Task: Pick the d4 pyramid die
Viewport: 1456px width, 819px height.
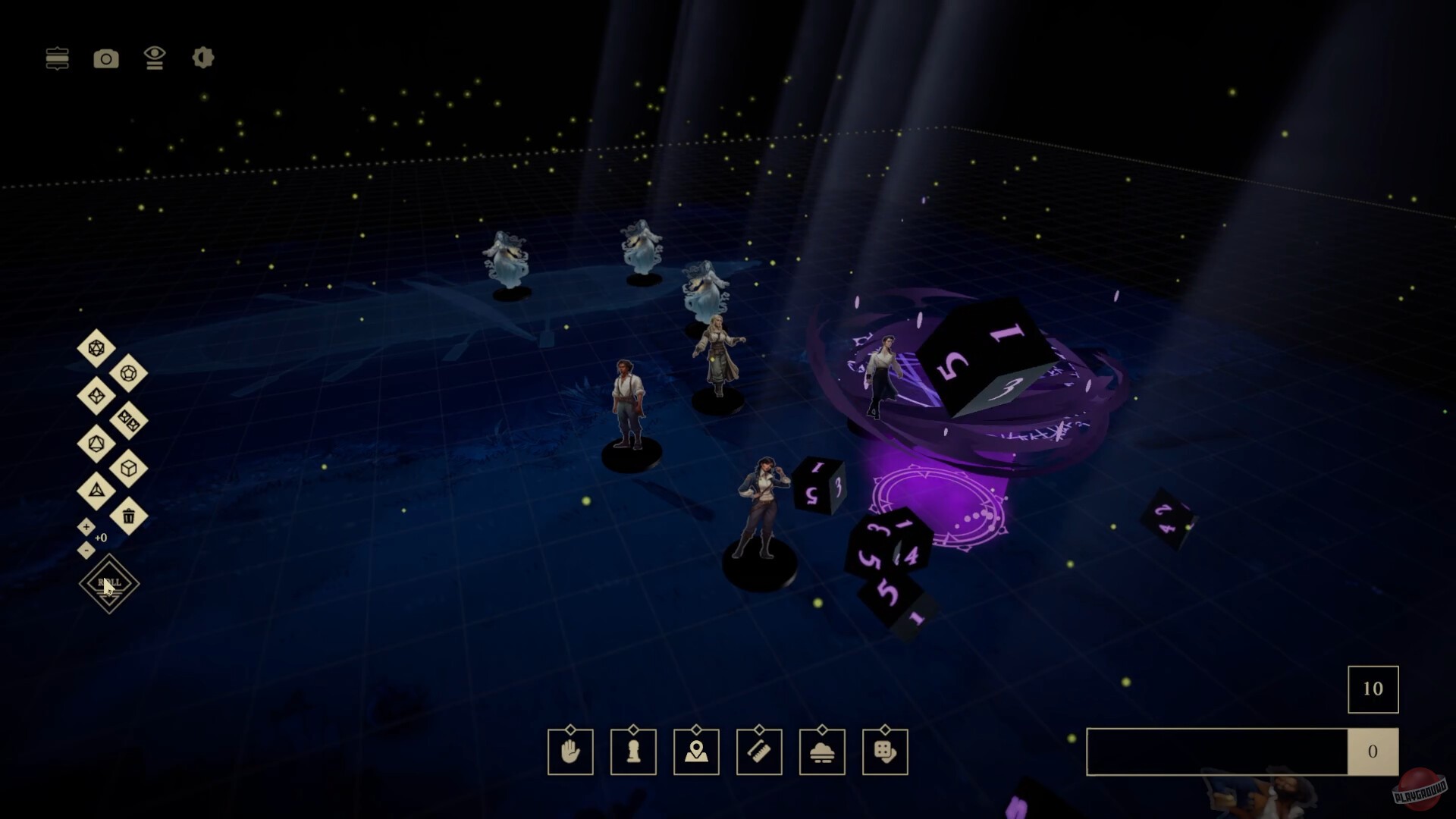Action: click(96, 491)
